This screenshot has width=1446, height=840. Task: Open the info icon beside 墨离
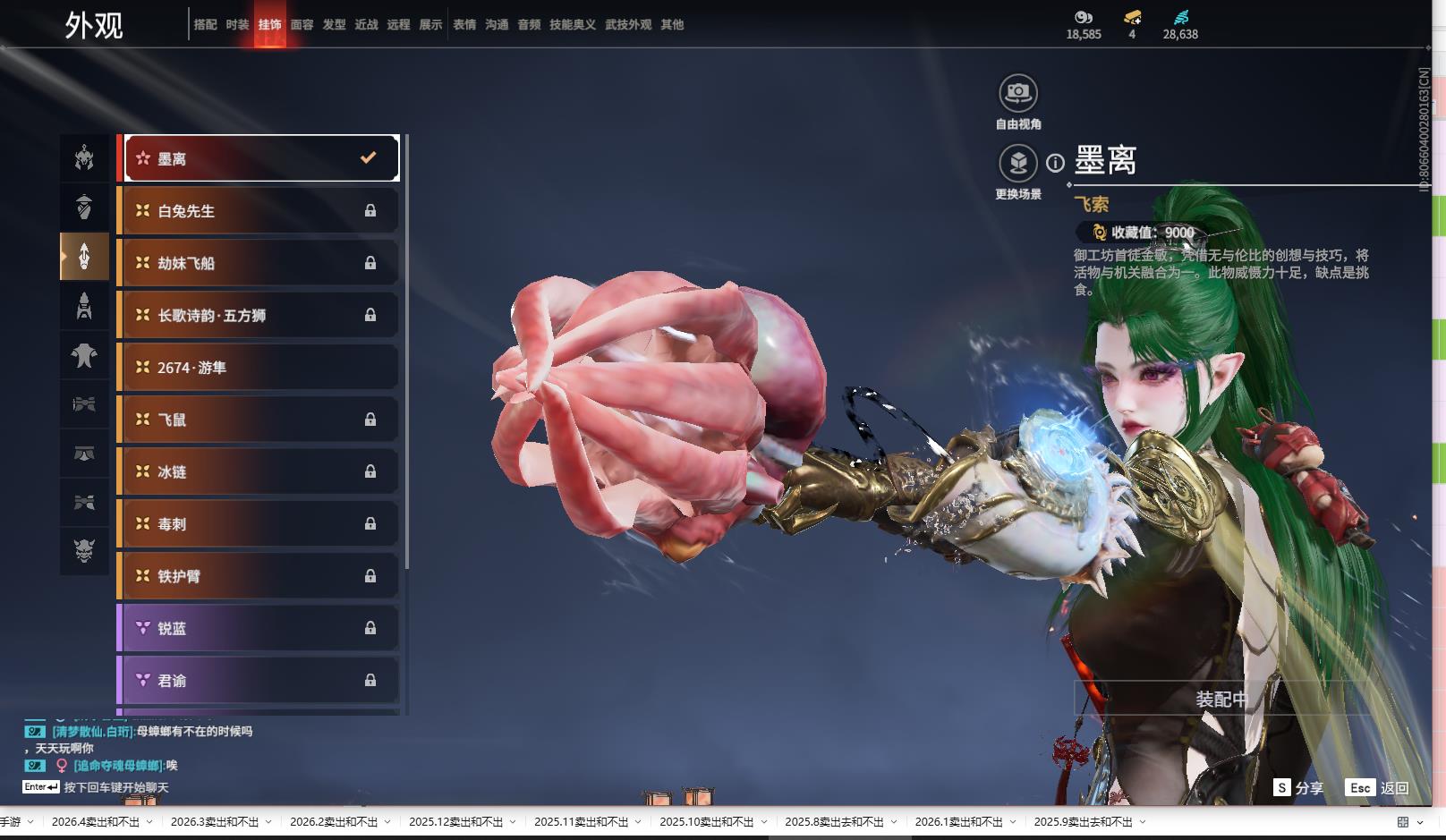[x=1056, y=163]
